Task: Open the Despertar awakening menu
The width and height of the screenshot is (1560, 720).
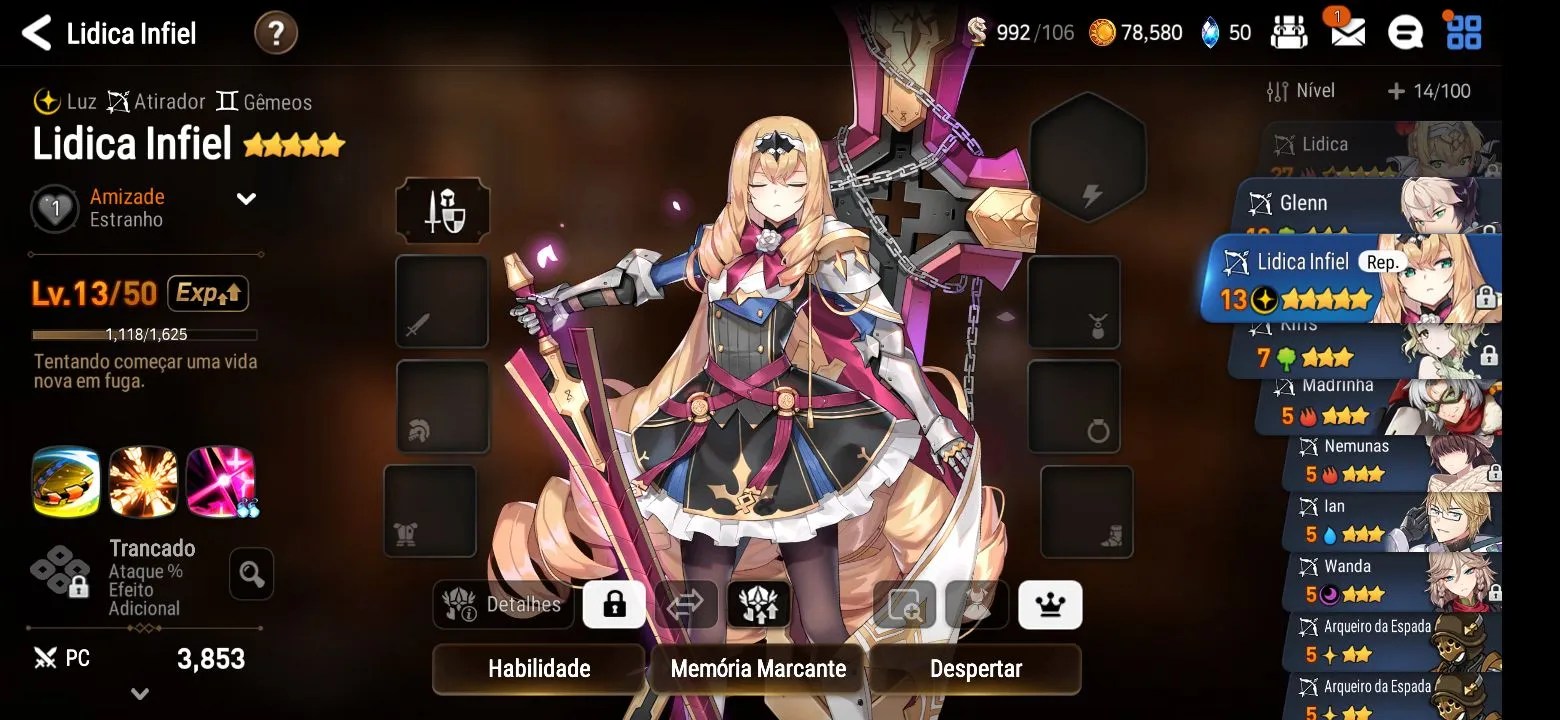Action: click(975, 669)
